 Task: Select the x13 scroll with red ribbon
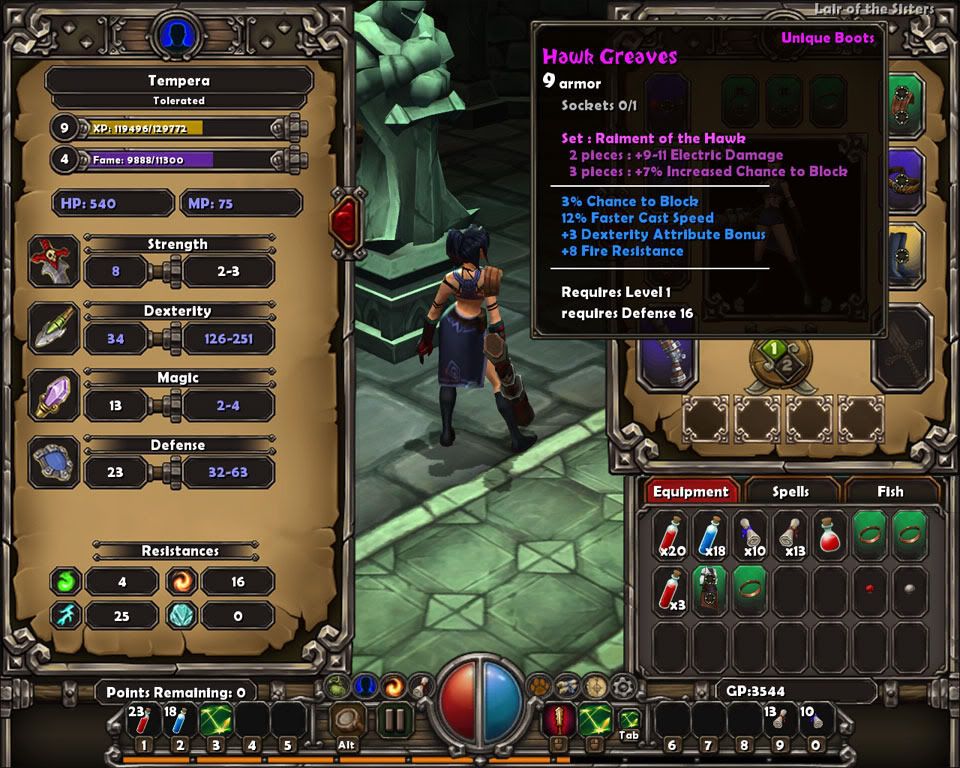pos(792,533)
